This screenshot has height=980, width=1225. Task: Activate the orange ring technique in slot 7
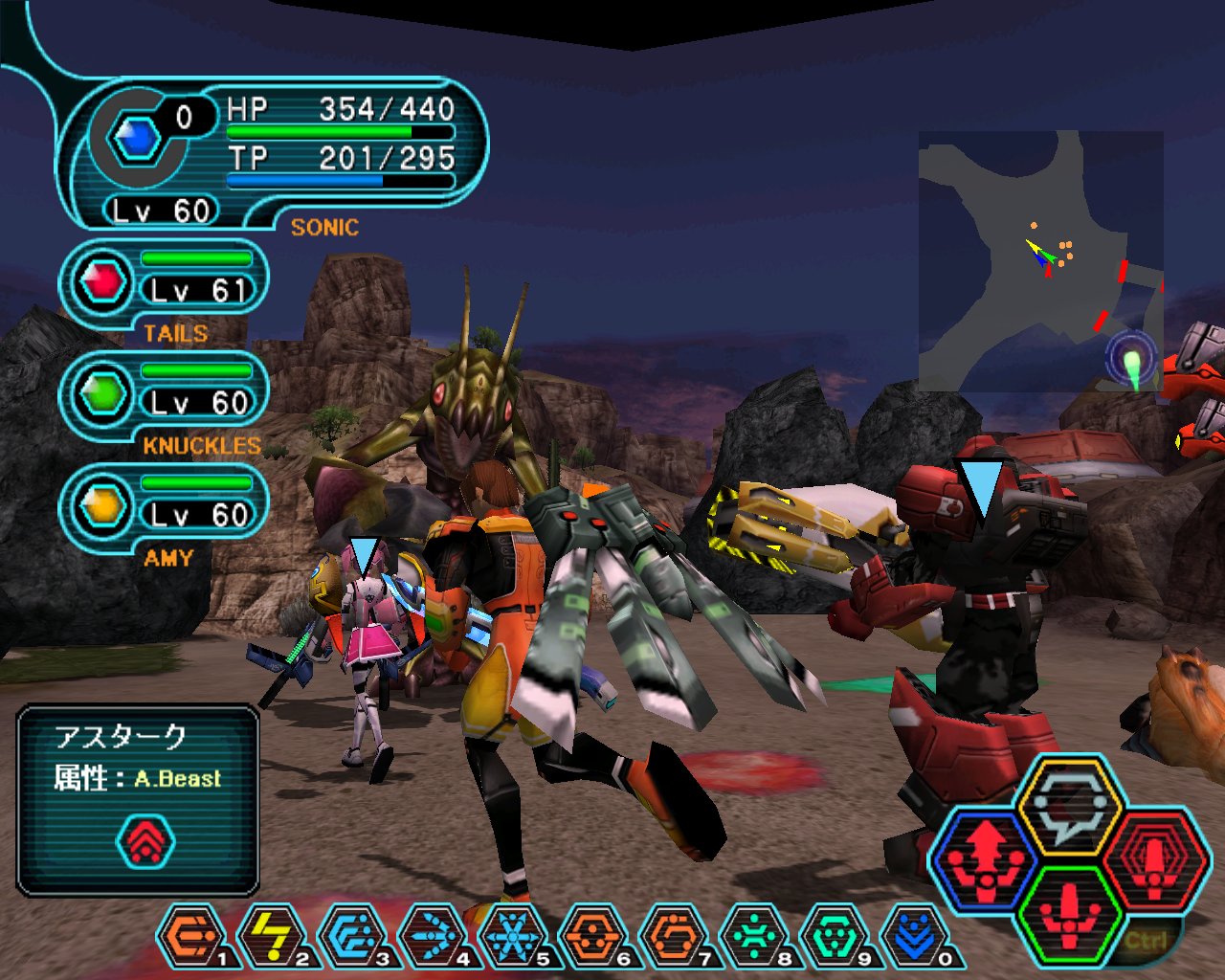click(x=675, y=937)
